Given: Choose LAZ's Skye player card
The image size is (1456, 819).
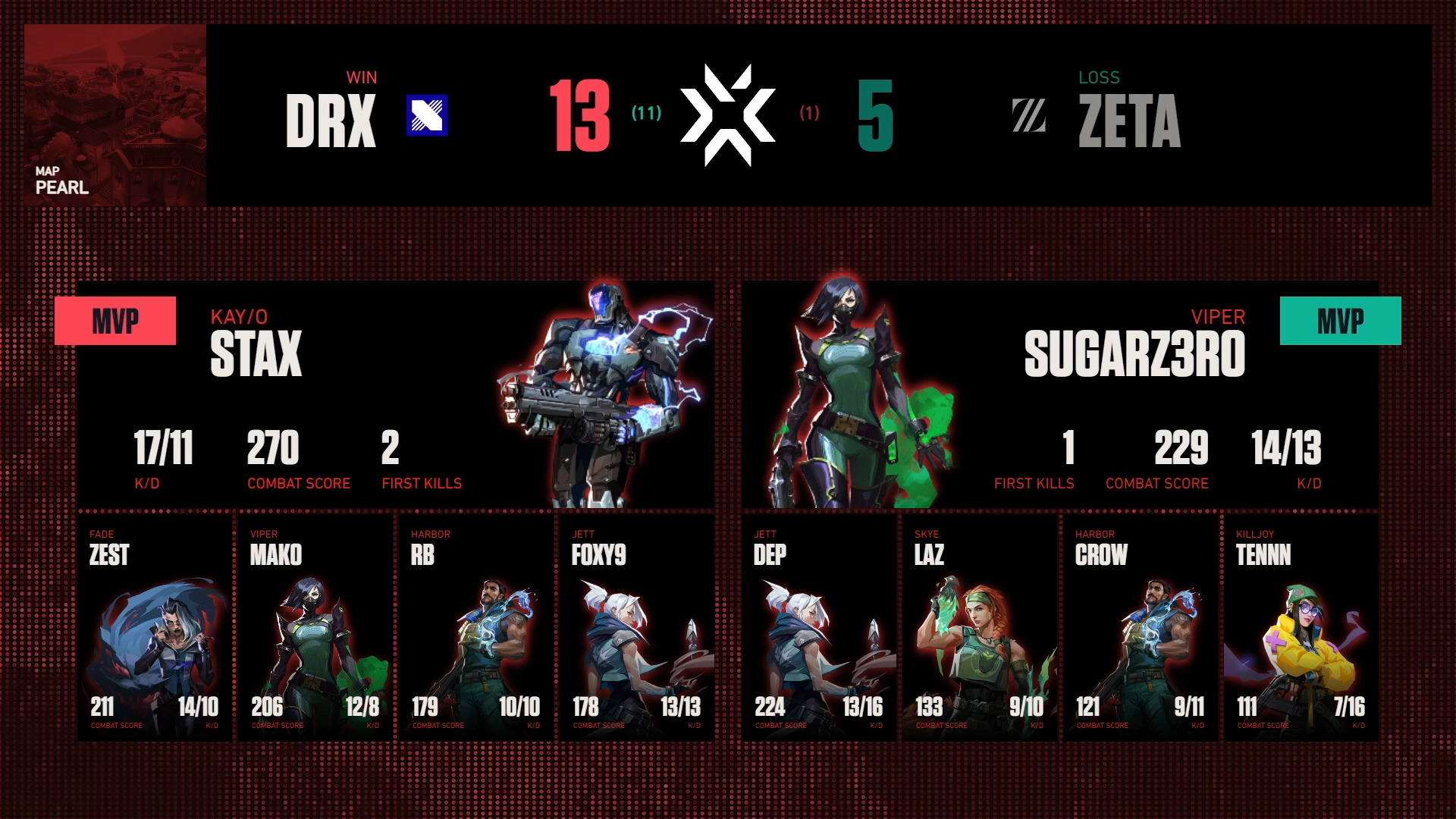Looking at the screenshot, I should tap(980, 628).
